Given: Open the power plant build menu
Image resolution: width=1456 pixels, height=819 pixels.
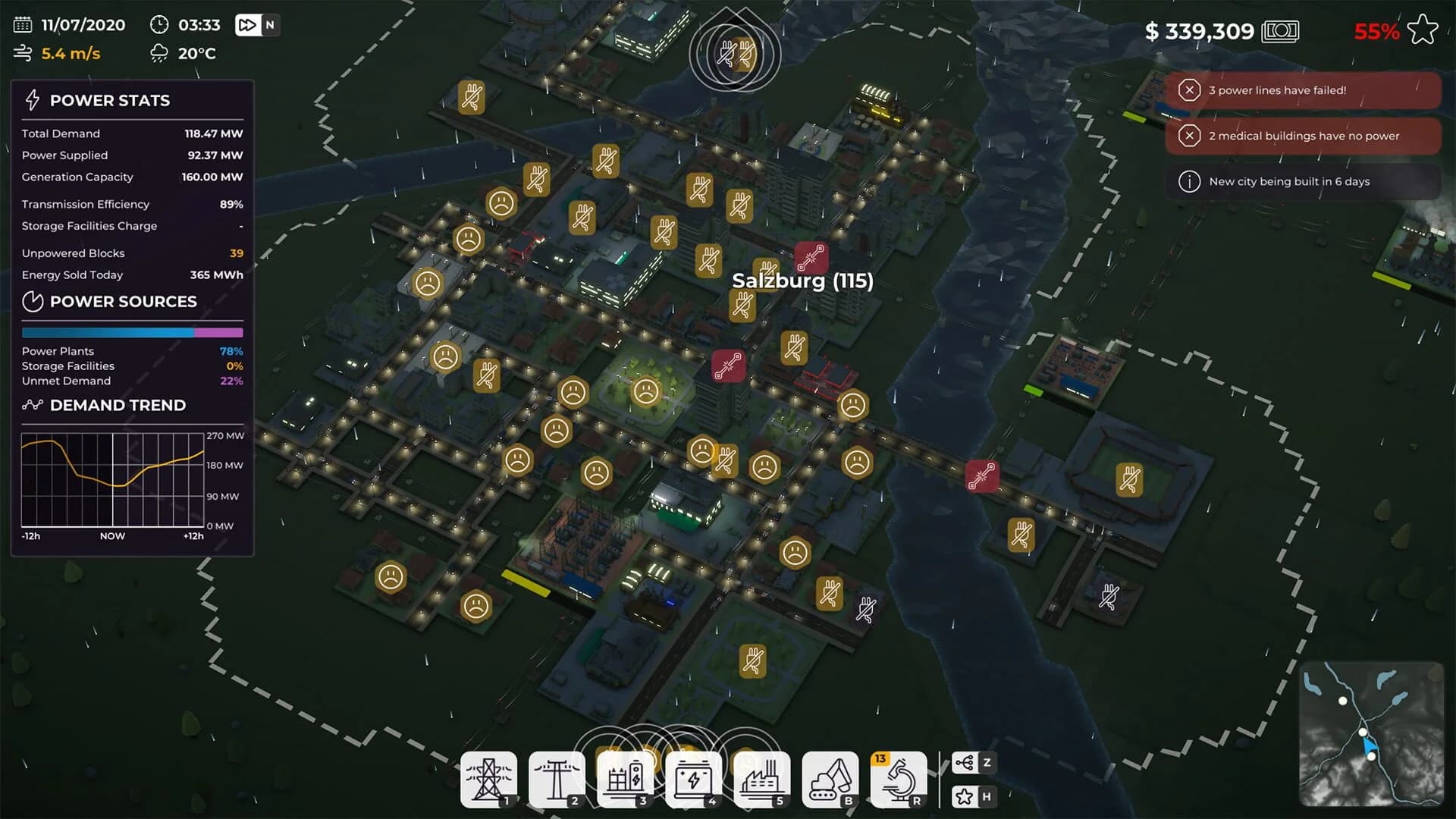Looking at the screenshot, I should point(761,777).
